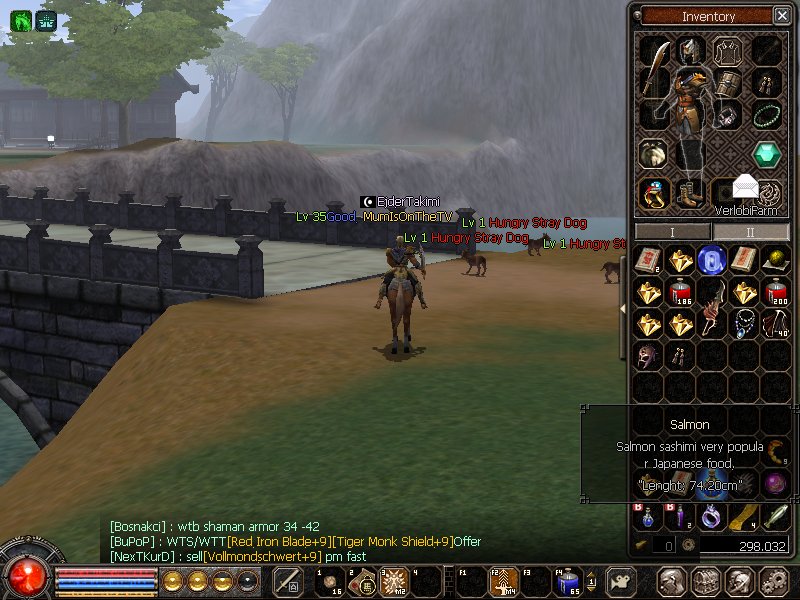Switch to inventory page I
Image resolution: width=800 pixels, height=600 pixels.
[672, 231]
